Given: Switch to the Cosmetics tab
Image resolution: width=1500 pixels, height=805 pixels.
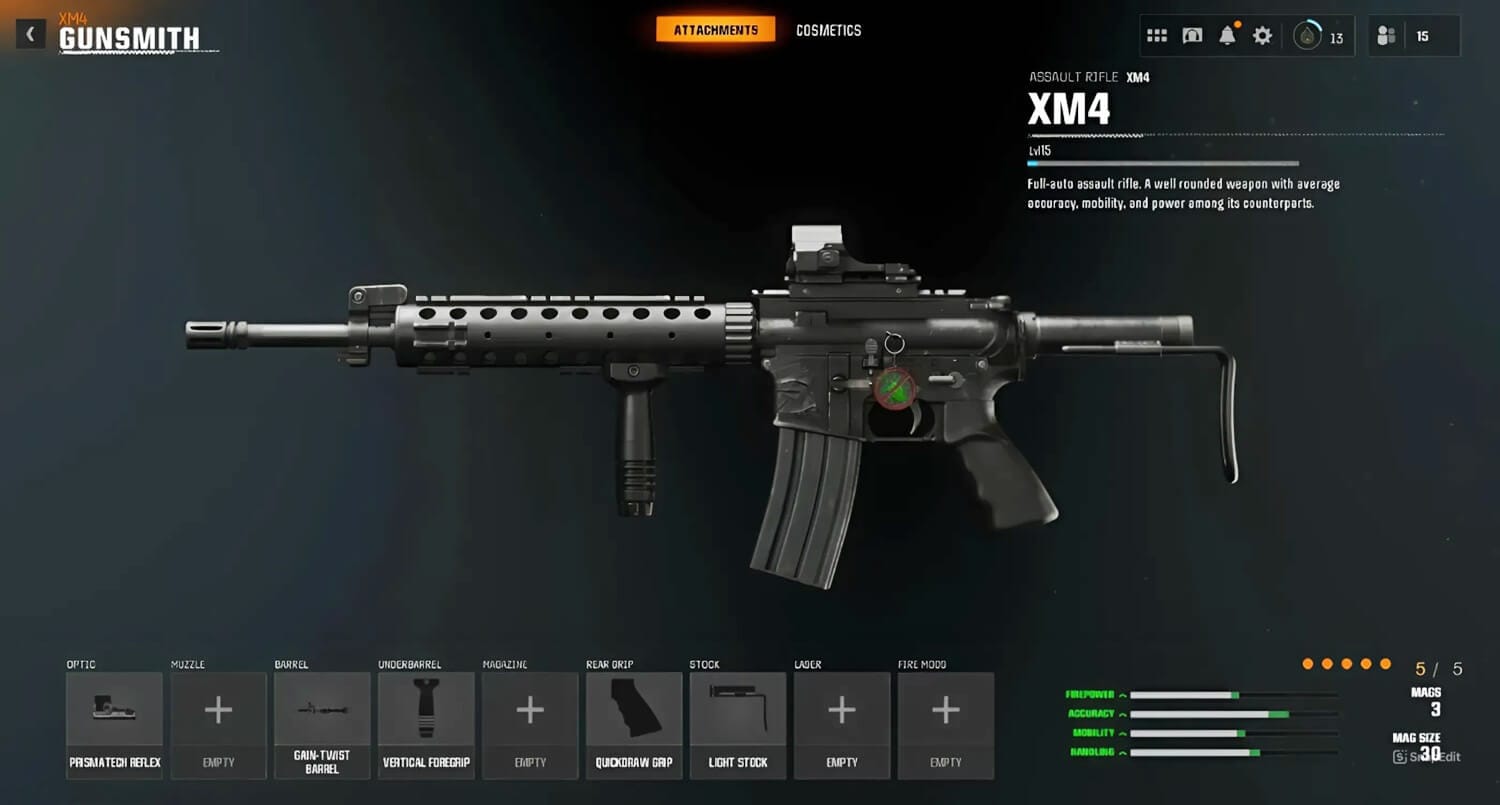Looking at the screenshot, I should [828, 30].
